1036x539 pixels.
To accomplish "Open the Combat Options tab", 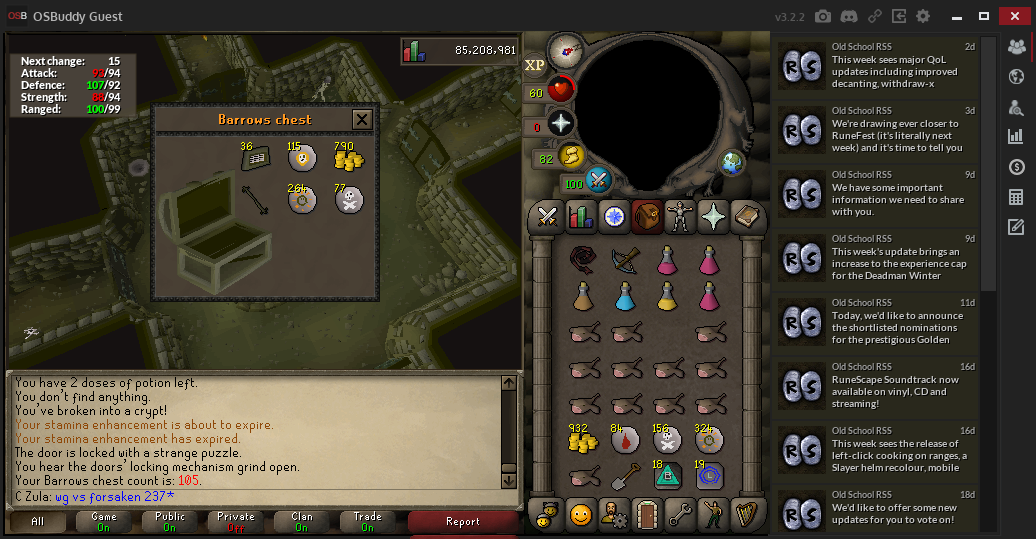I will [x=548, y=215].
